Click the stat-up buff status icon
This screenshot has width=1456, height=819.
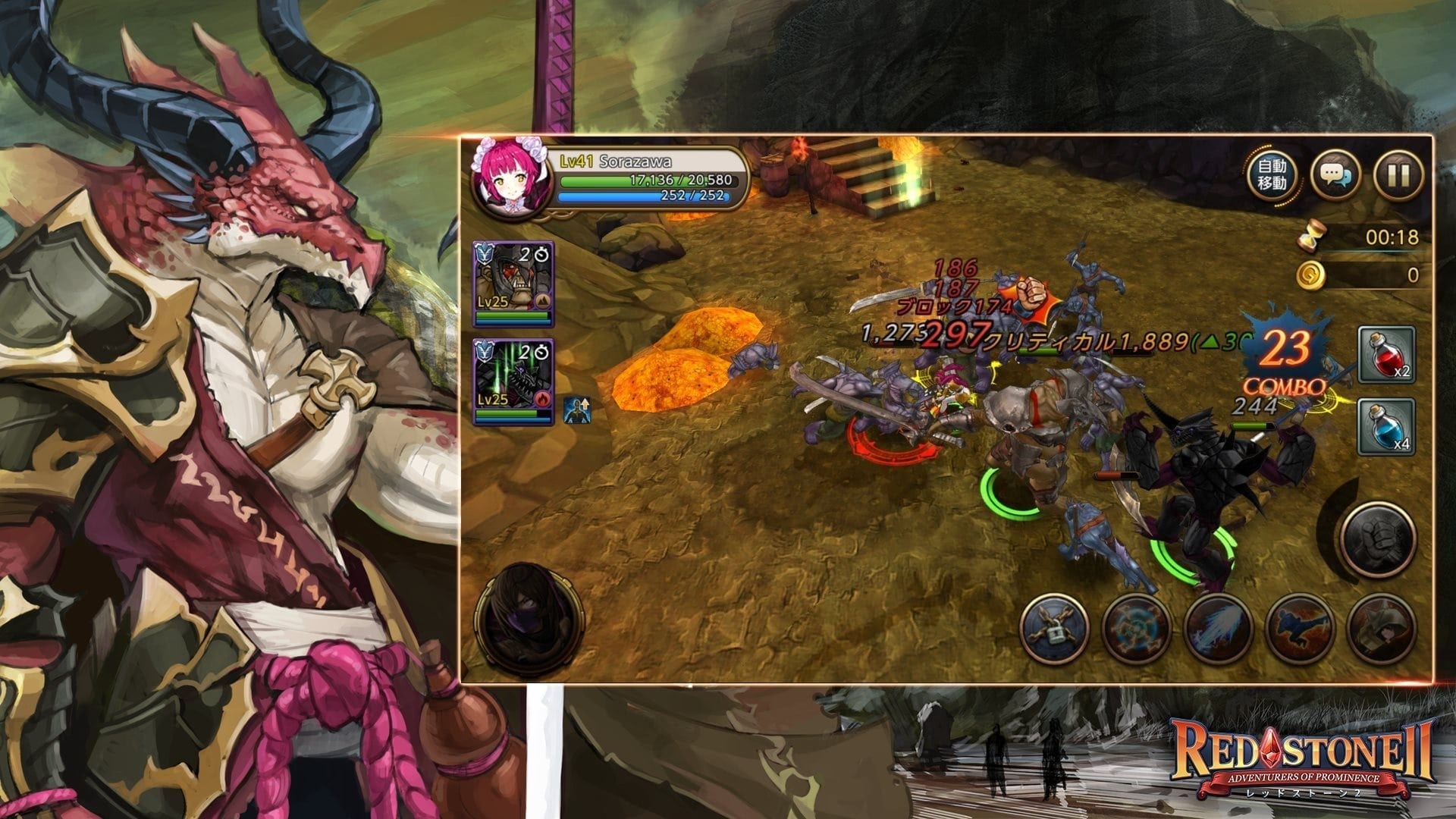point(576,409)
